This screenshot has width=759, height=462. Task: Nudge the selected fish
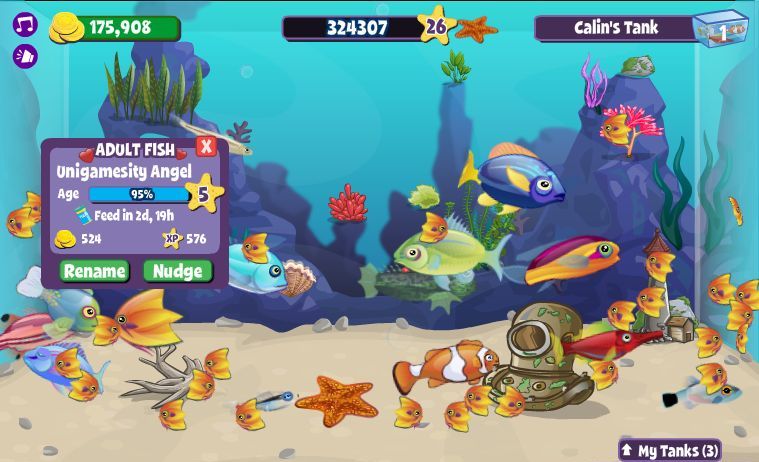tap(178, 271)
